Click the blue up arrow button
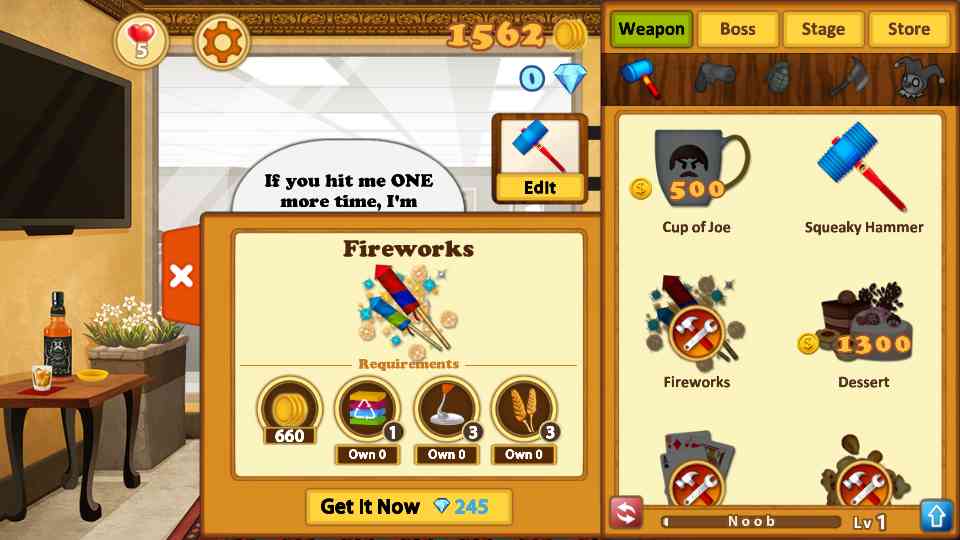 pyautogui.click(x=936, y=515)
